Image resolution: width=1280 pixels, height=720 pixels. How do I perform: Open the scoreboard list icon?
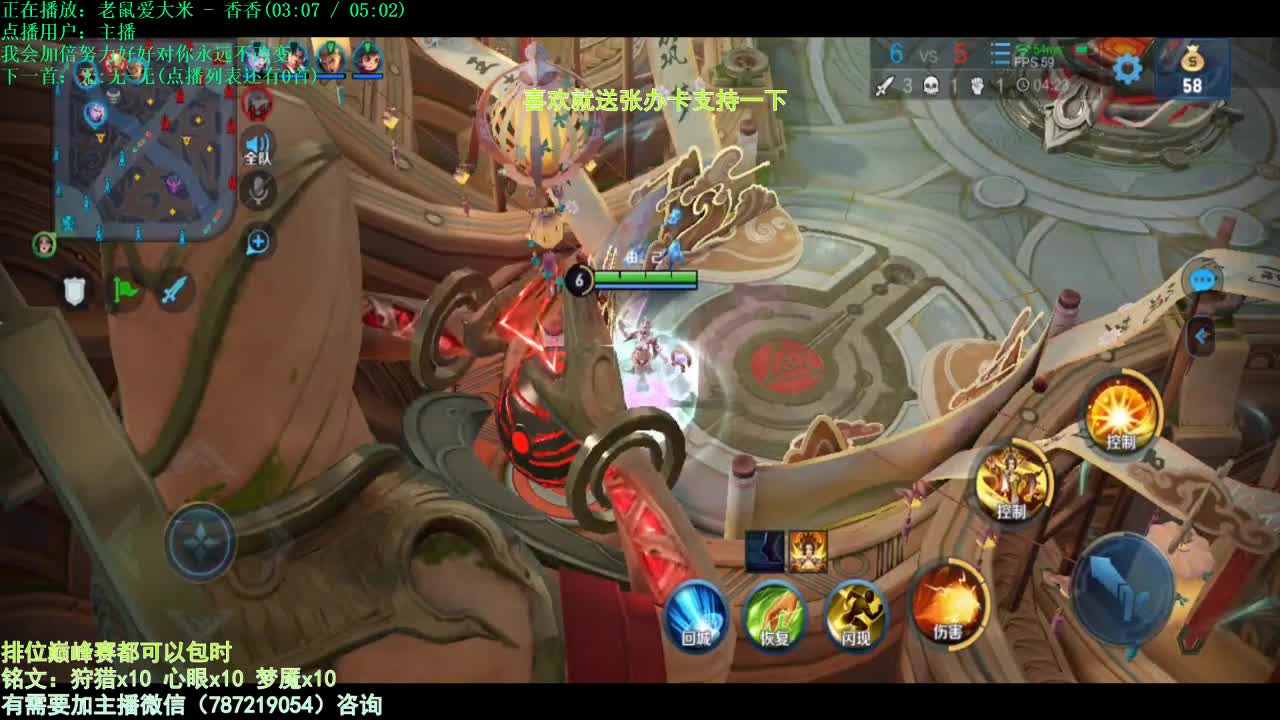(1000, 53)
